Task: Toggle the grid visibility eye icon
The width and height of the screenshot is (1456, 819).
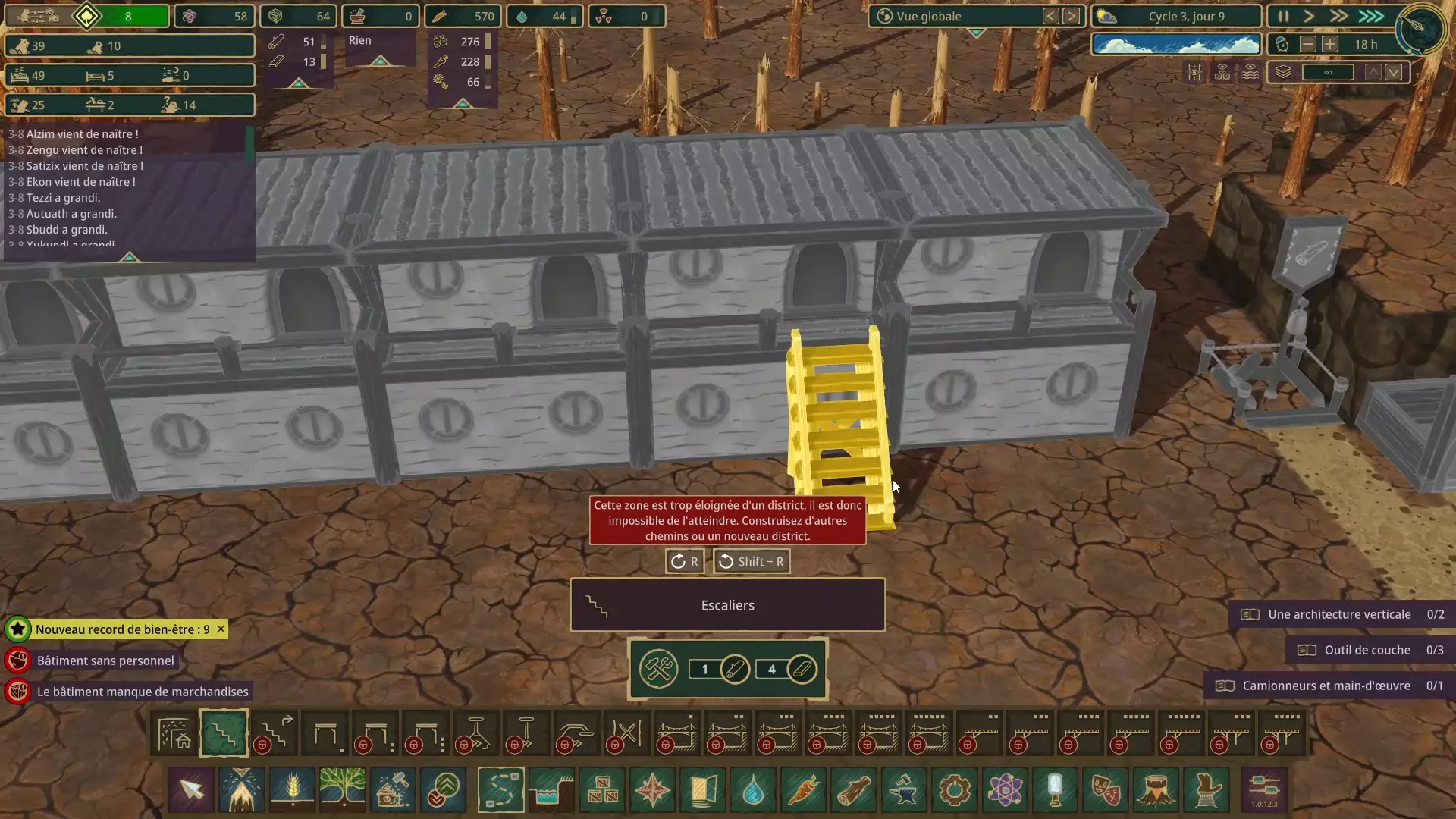Action: click(1194, 72)
